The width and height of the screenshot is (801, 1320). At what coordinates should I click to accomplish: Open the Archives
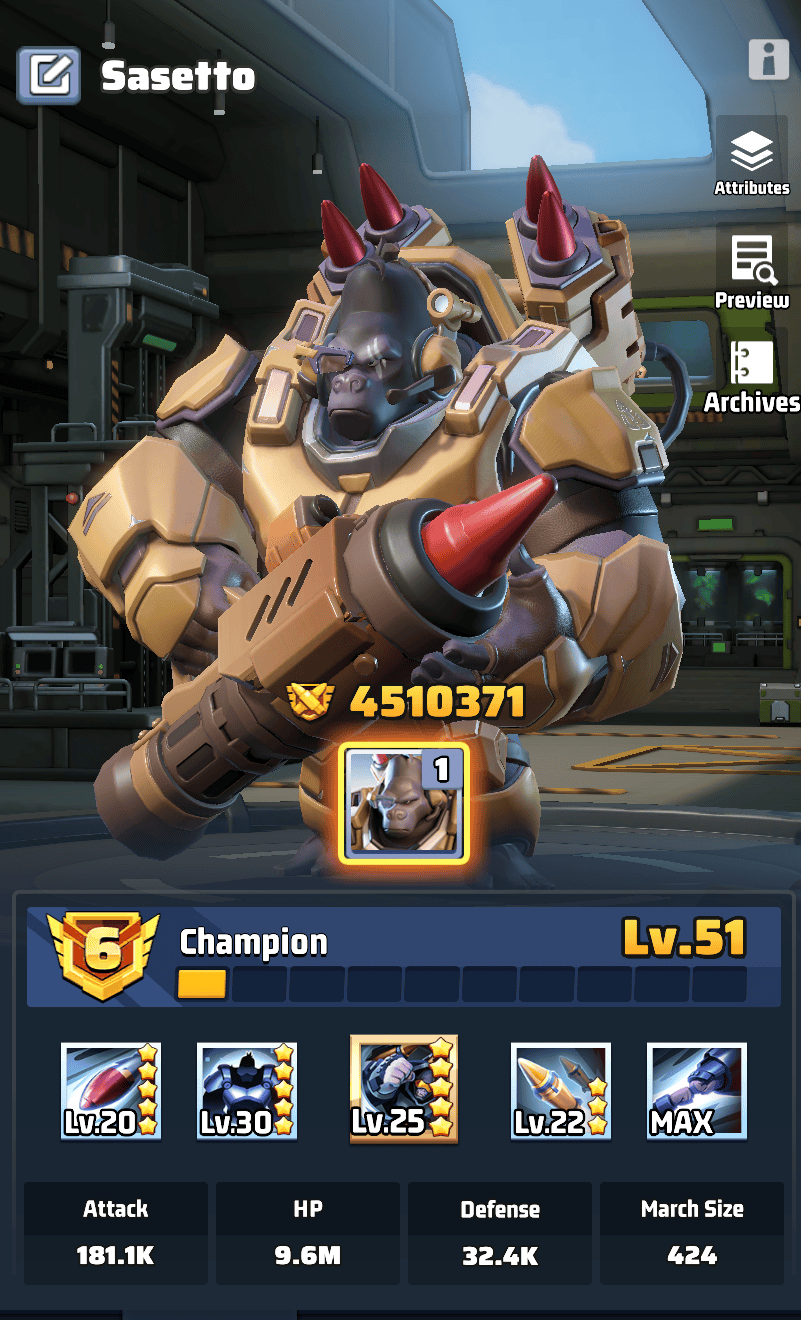(752, 375)
